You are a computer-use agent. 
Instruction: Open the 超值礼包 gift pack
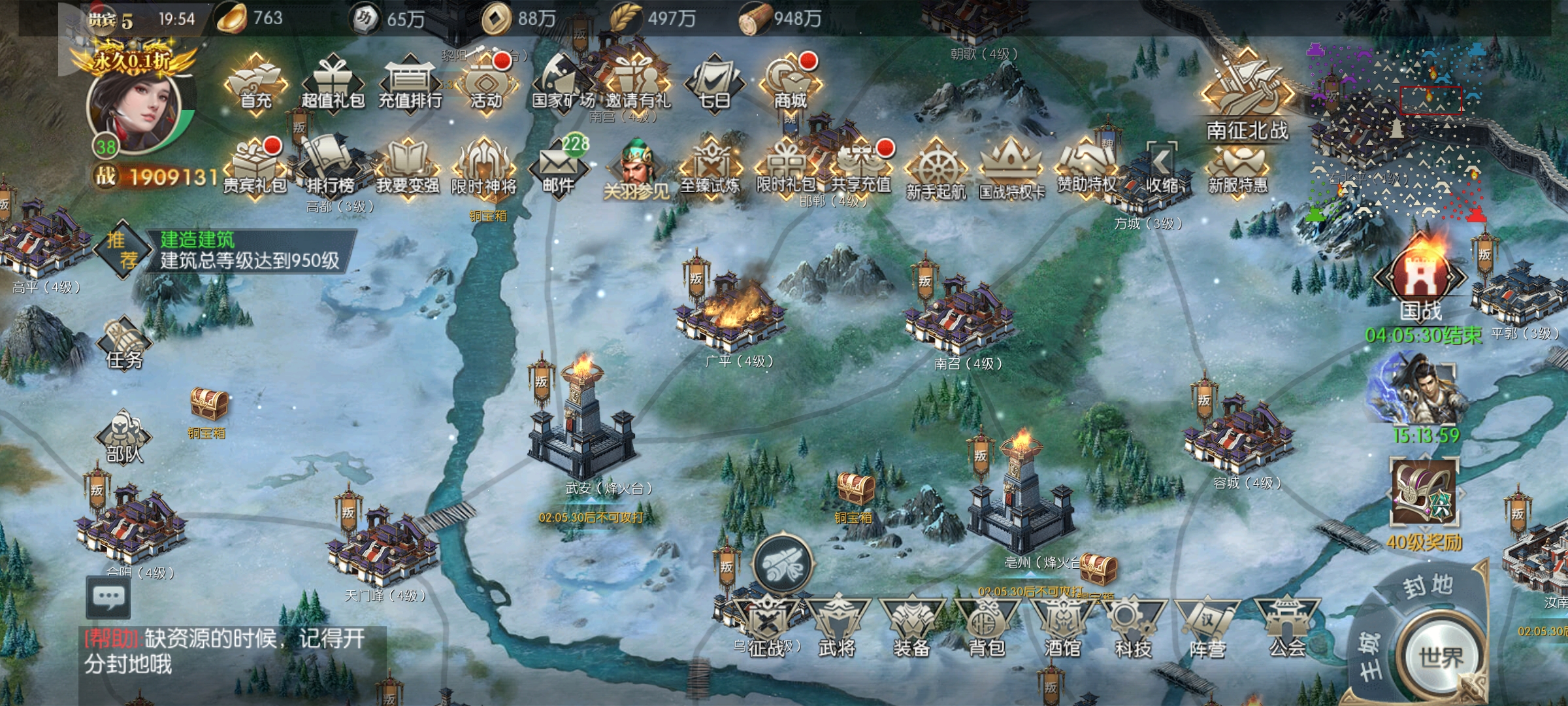pyautogui.click(x=333, y=85)
